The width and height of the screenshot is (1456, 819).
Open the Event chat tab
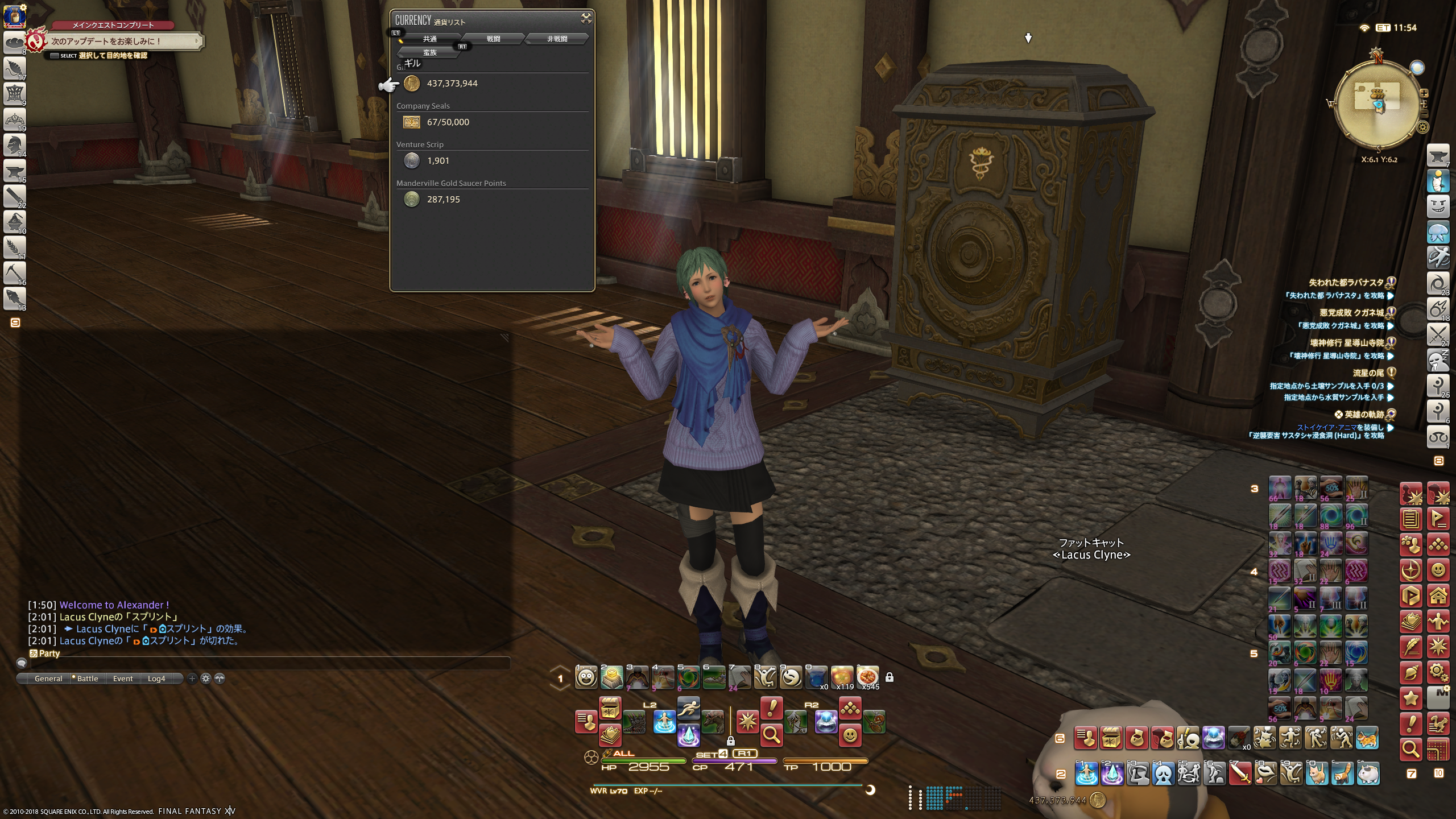pos(123,679)
